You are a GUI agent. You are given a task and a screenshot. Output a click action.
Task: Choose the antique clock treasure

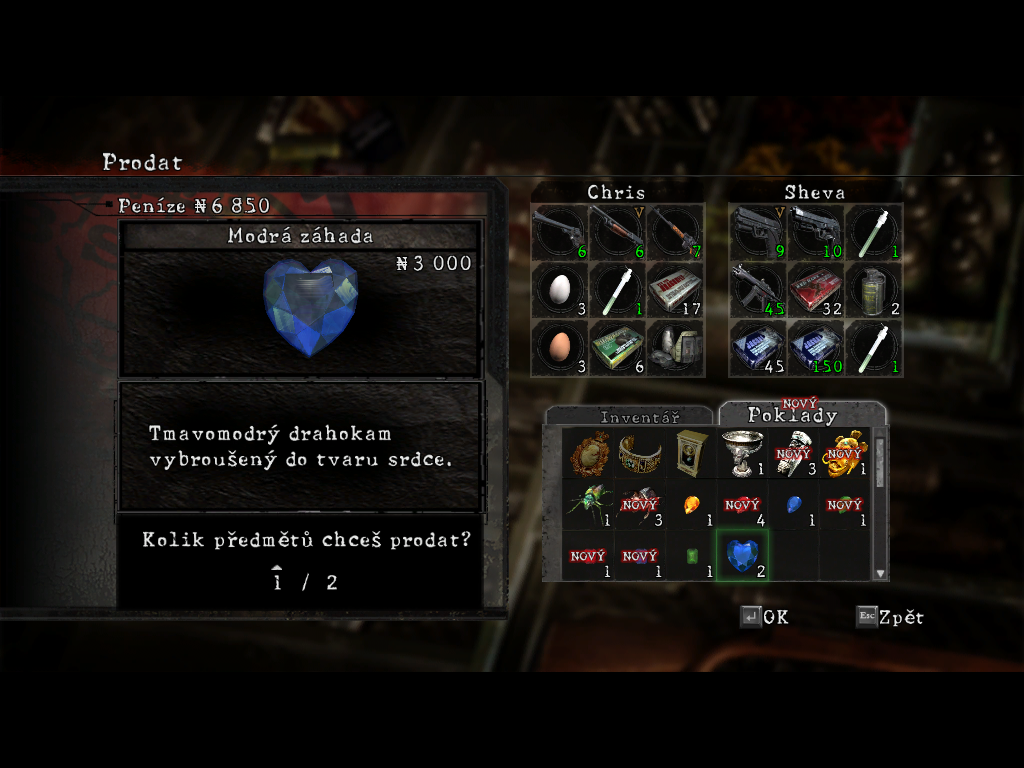[691, 452]
